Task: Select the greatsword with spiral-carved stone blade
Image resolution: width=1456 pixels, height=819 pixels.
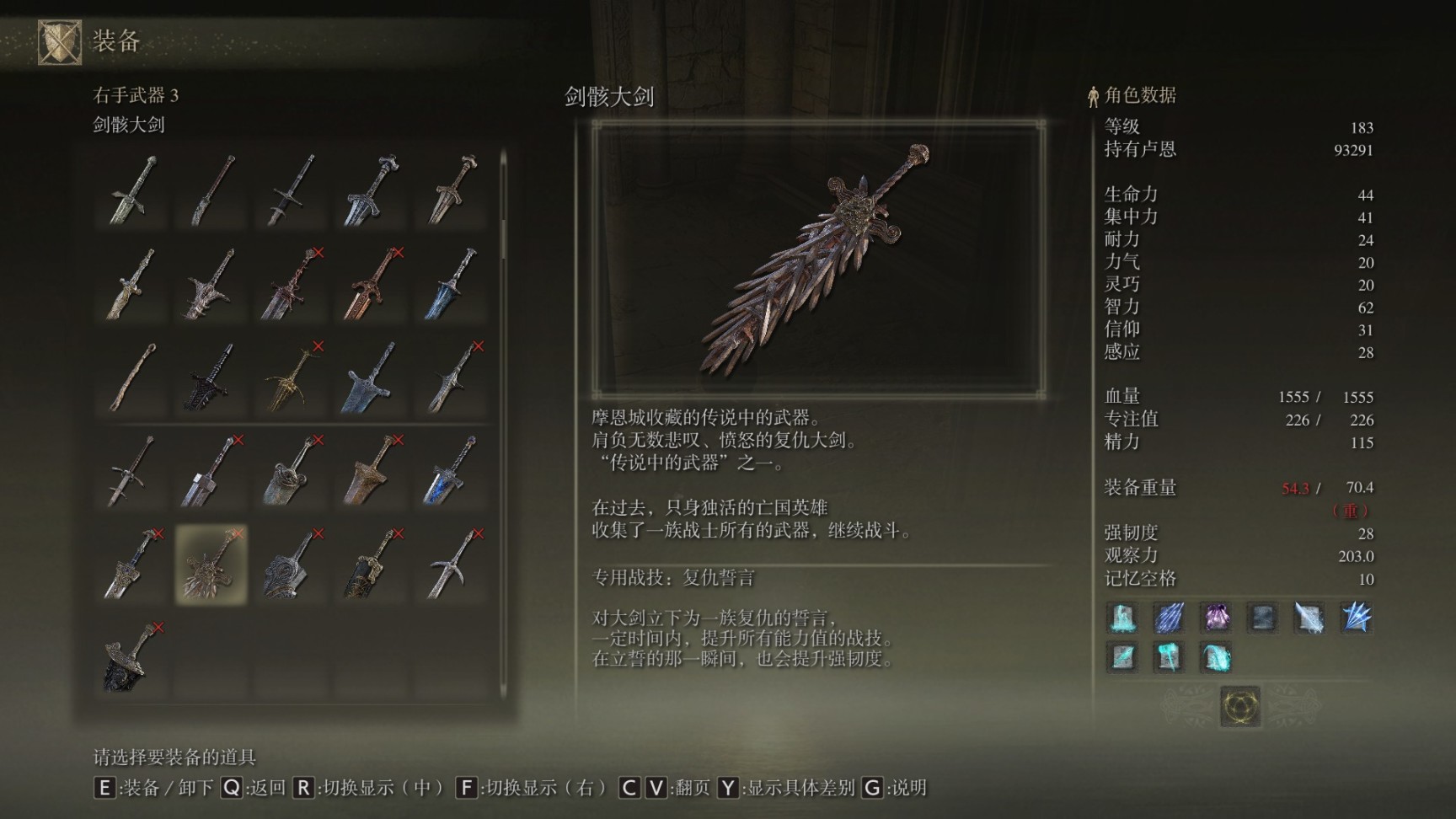Action: (292, 564)
